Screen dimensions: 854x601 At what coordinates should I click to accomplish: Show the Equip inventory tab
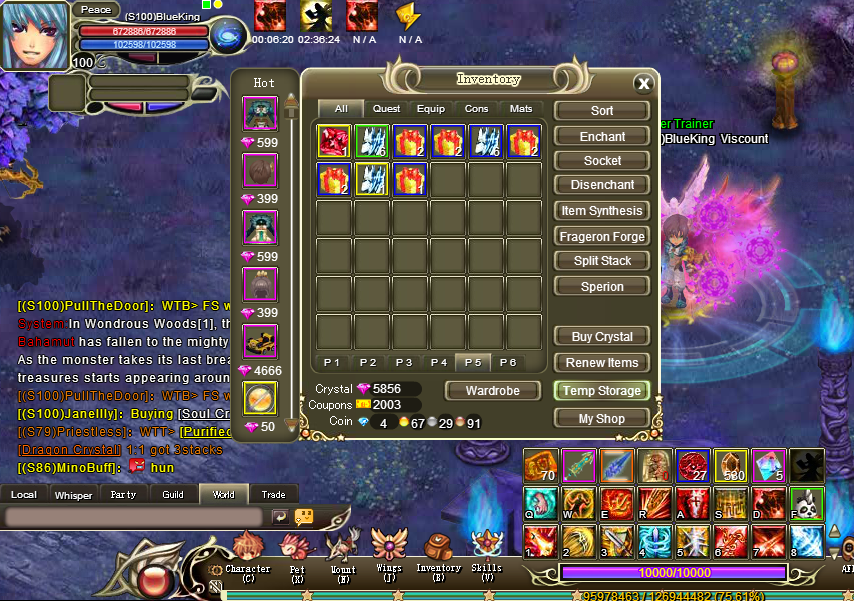coord(431,109)
